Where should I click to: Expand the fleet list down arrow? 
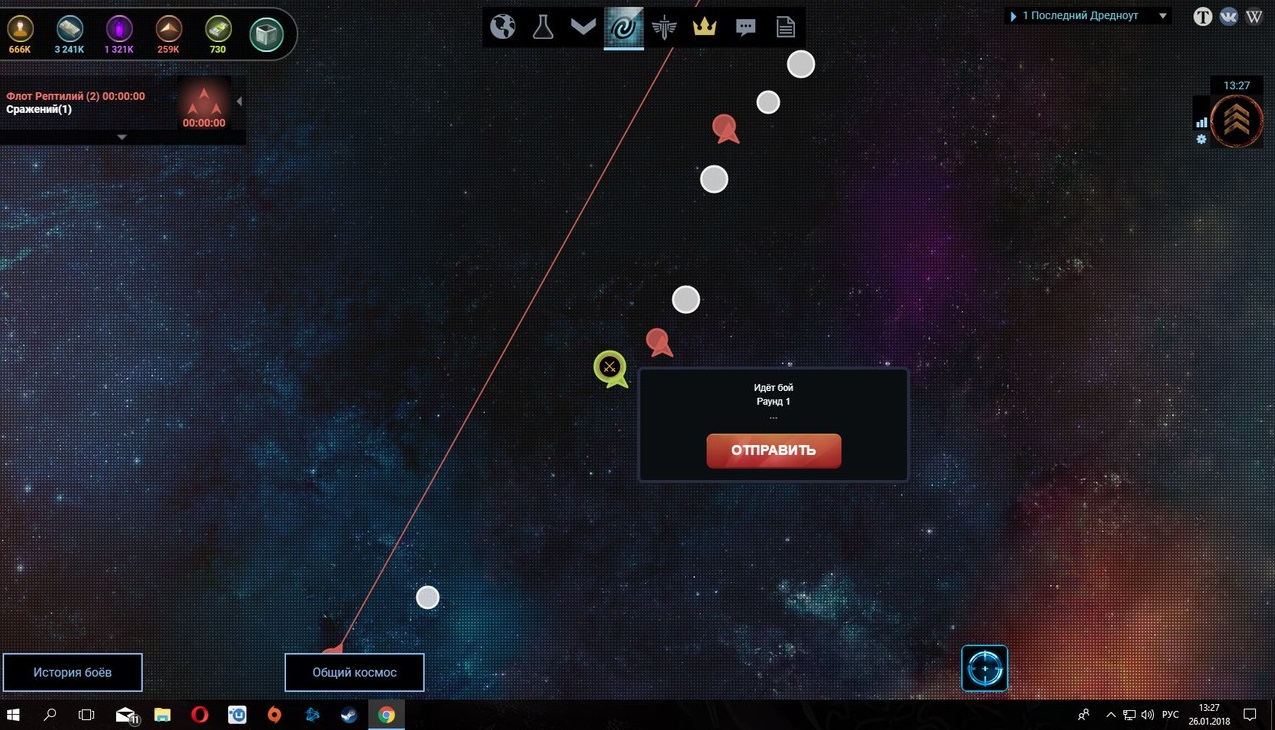point(122,137)
